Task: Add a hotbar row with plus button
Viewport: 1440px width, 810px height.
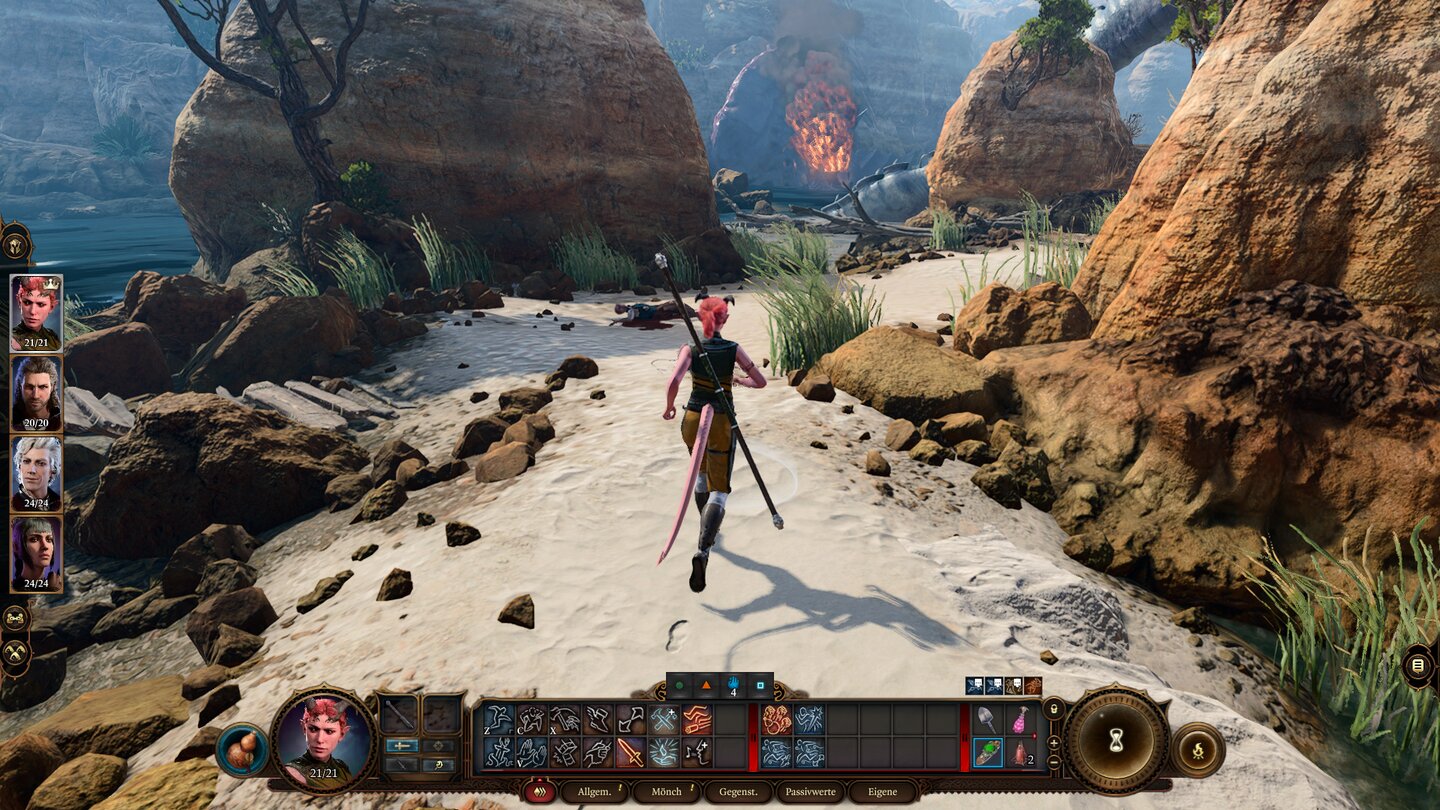Action: [1053, 743]
